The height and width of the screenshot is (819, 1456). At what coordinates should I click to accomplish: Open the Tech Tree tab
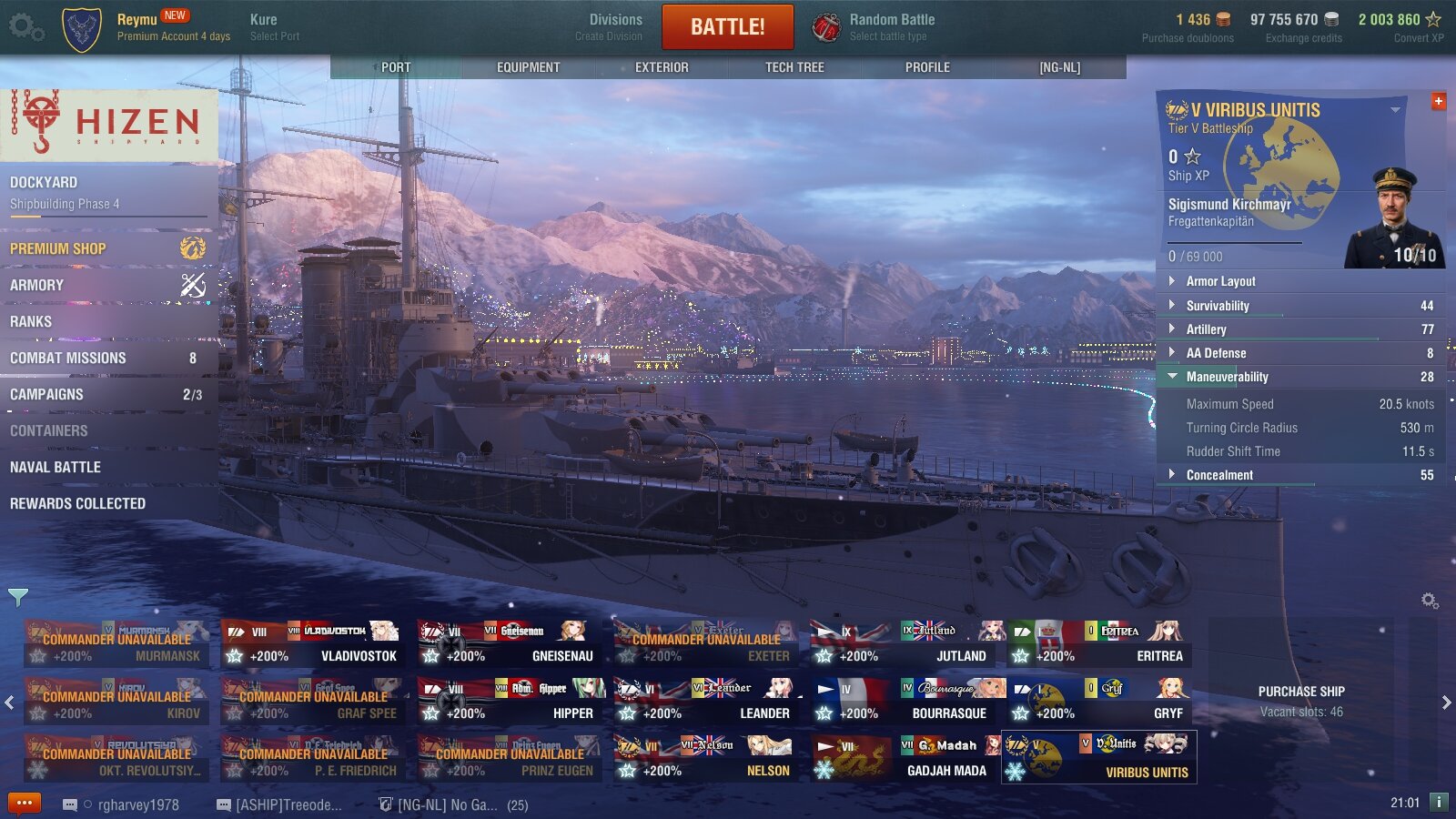coord(794,67)
